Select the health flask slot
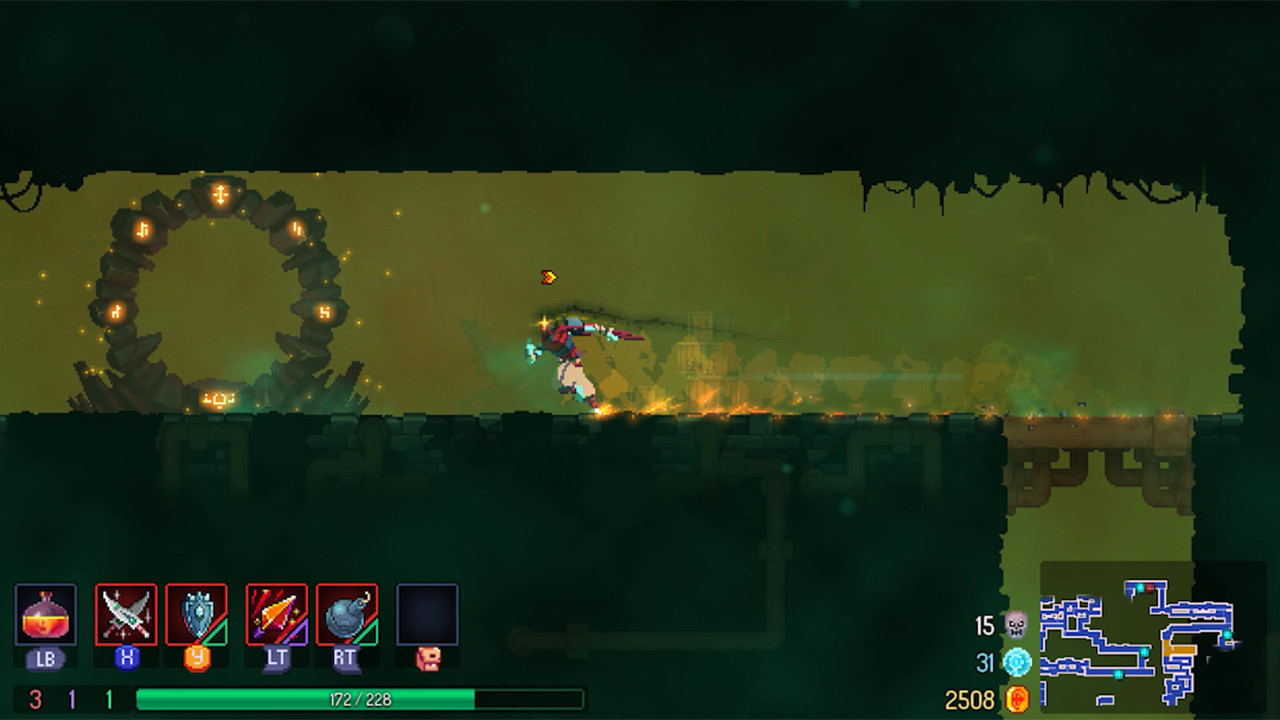The image size is (1280, 720). 46,614
